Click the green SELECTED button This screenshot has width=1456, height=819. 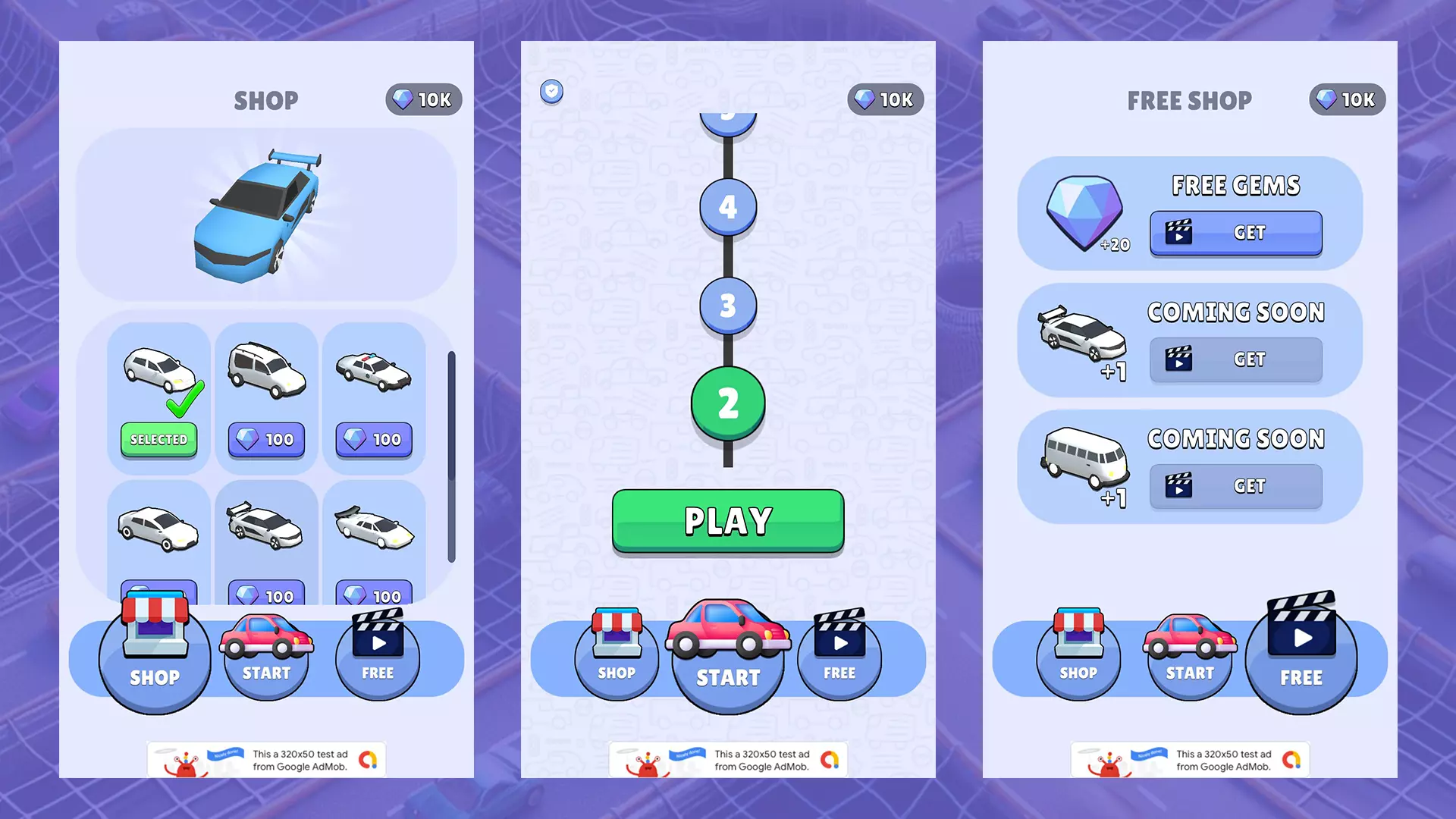click(158, 440)
